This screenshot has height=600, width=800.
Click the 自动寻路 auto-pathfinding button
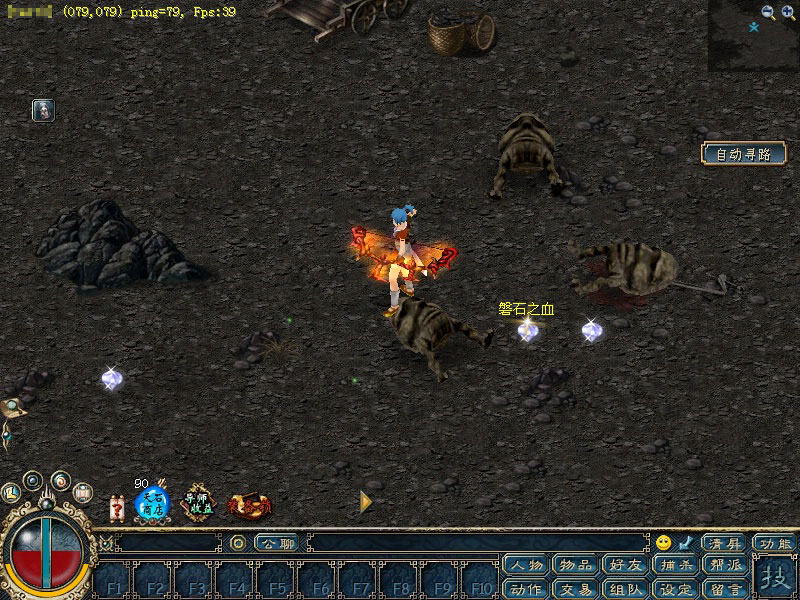743,154
